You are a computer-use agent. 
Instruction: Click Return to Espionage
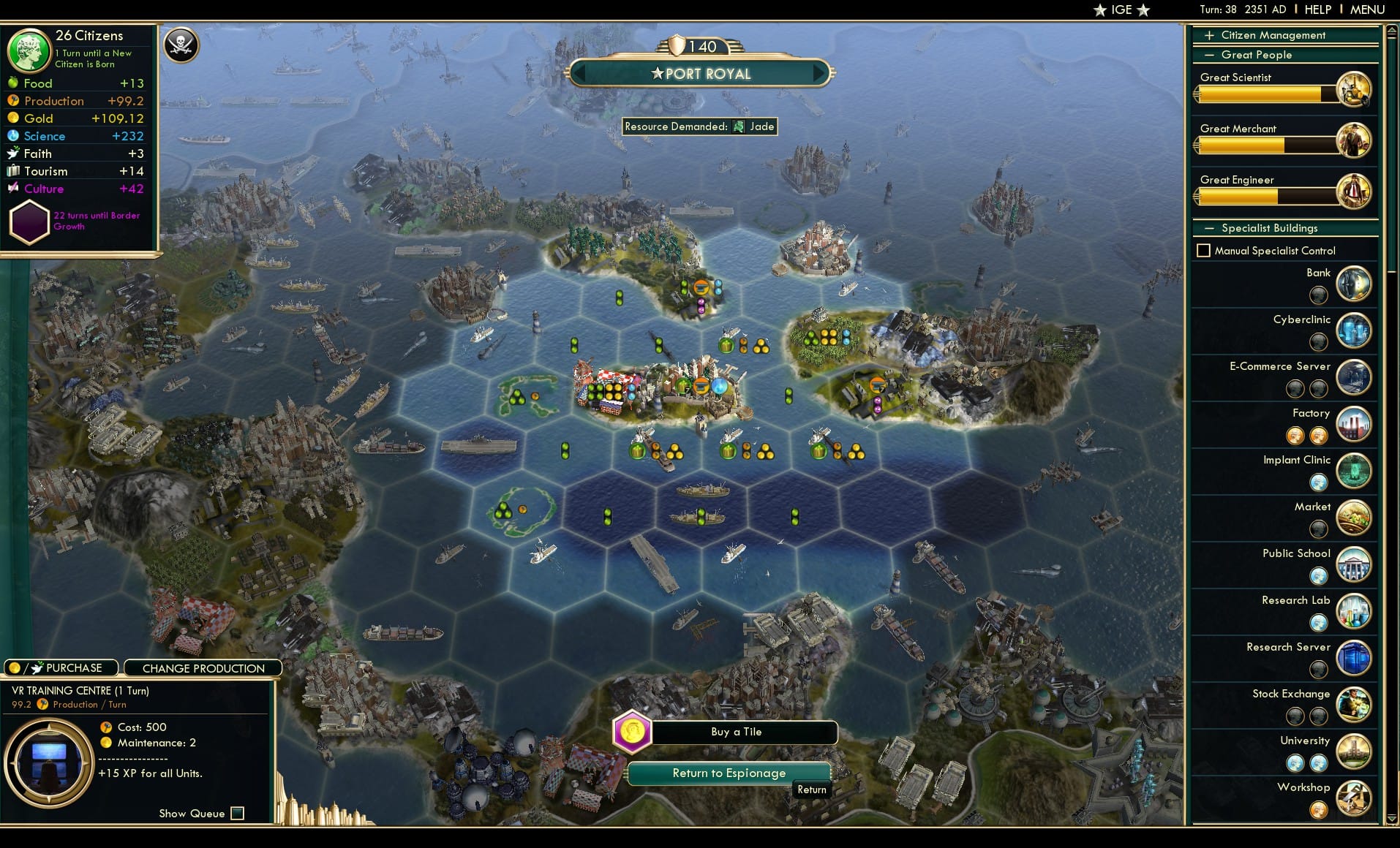coord(729,773)
